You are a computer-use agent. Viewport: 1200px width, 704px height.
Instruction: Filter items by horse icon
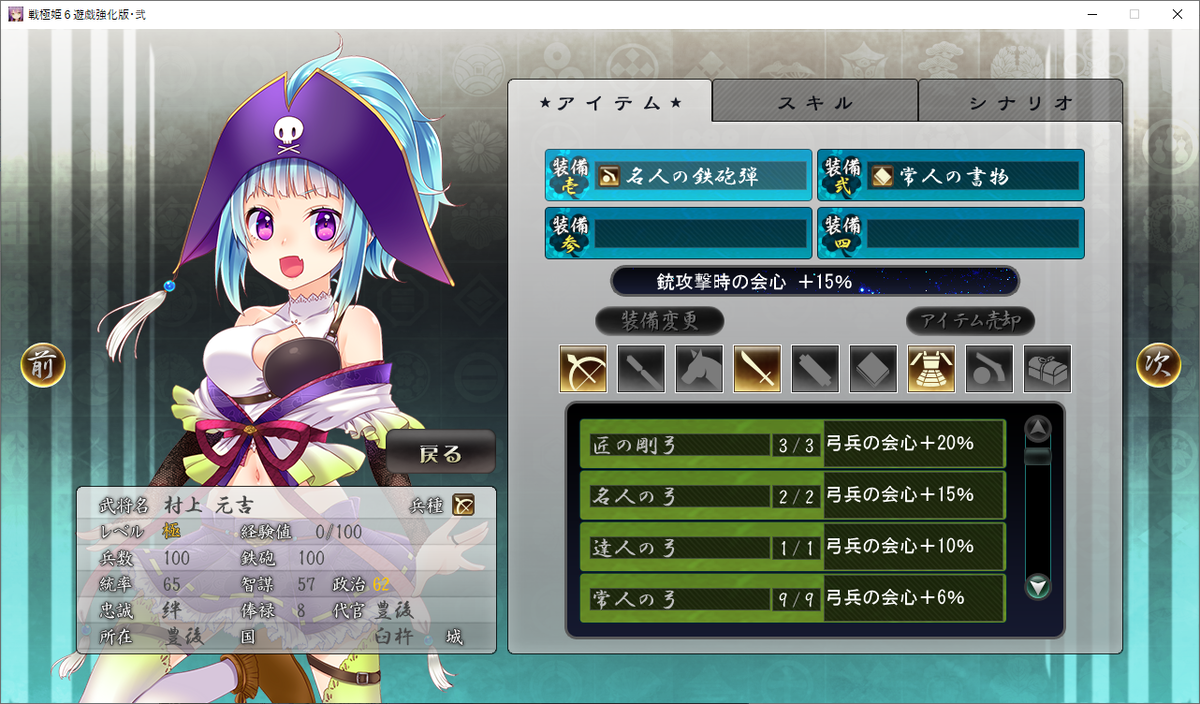point(699,369)
